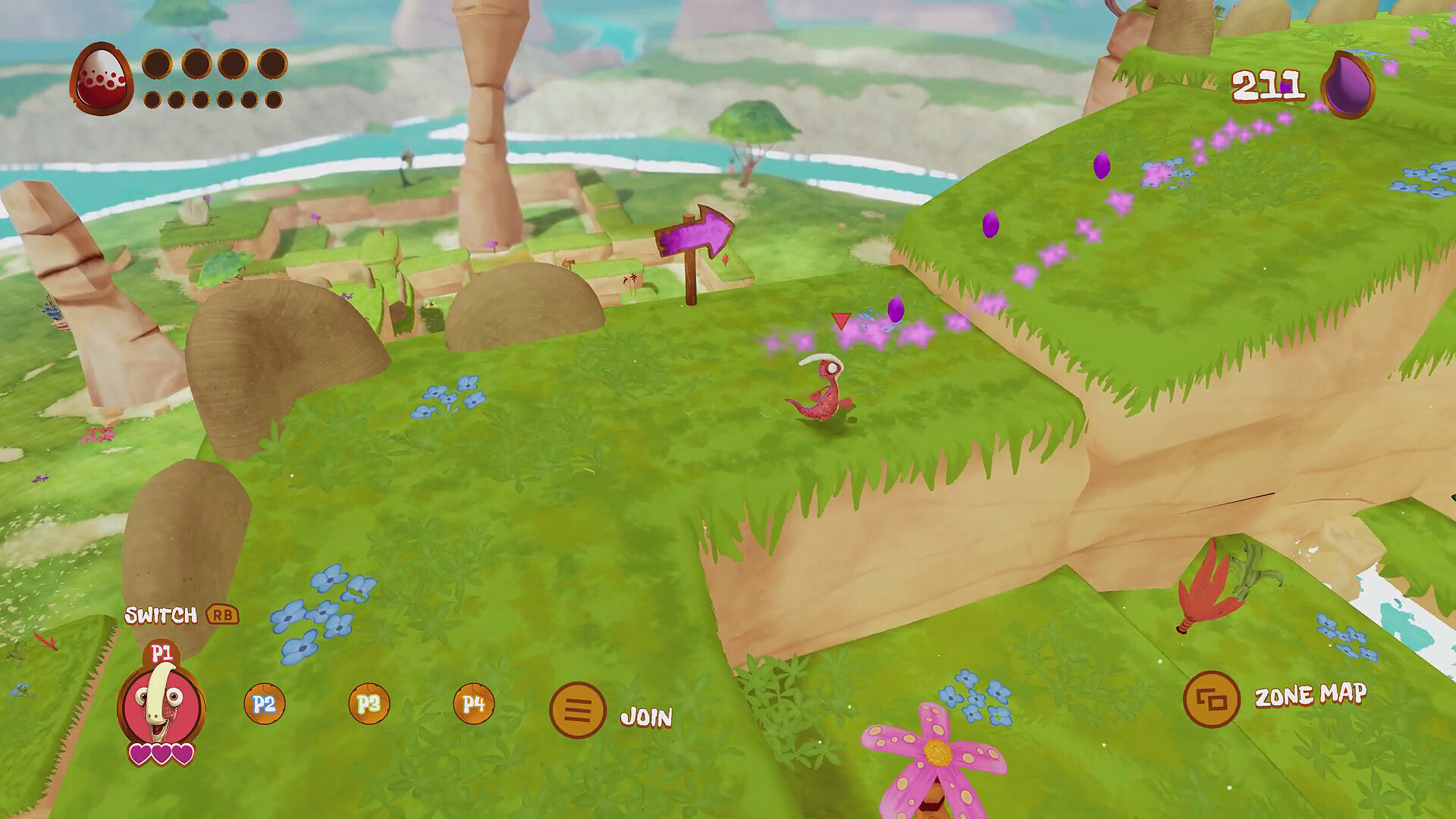Click the red triangle marker above the dinosaur

pyautogui.click(x=840, y=322)
